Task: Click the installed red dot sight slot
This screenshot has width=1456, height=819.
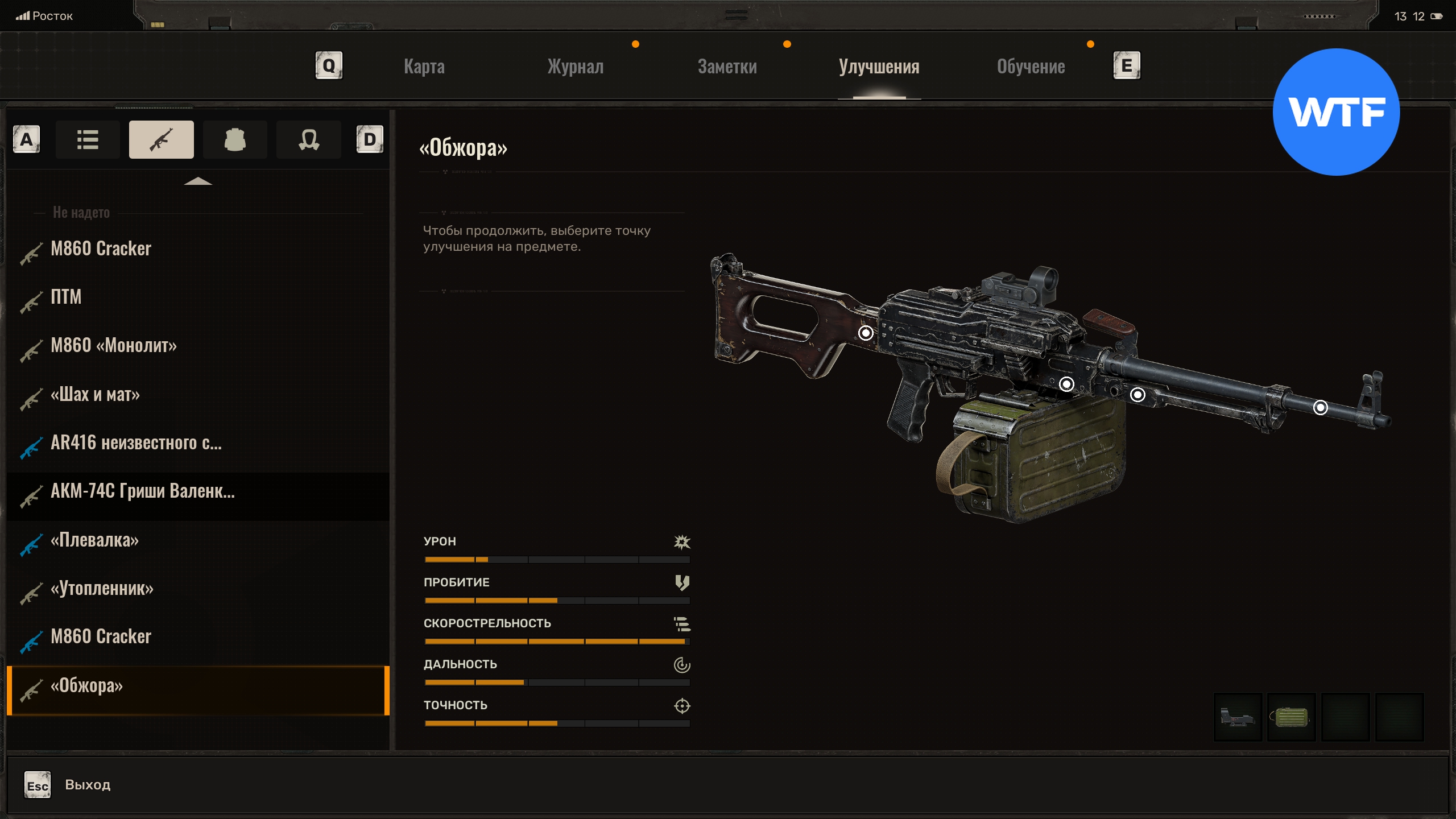Action: [x=1238, y=717]
